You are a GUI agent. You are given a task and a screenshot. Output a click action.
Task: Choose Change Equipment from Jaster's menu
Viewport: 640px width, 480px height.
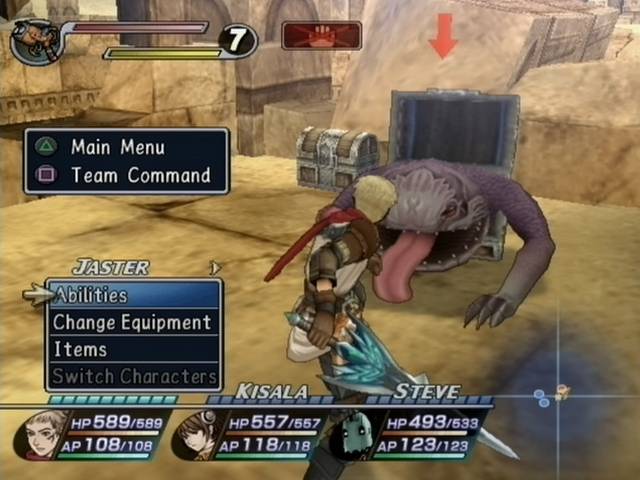132,322
